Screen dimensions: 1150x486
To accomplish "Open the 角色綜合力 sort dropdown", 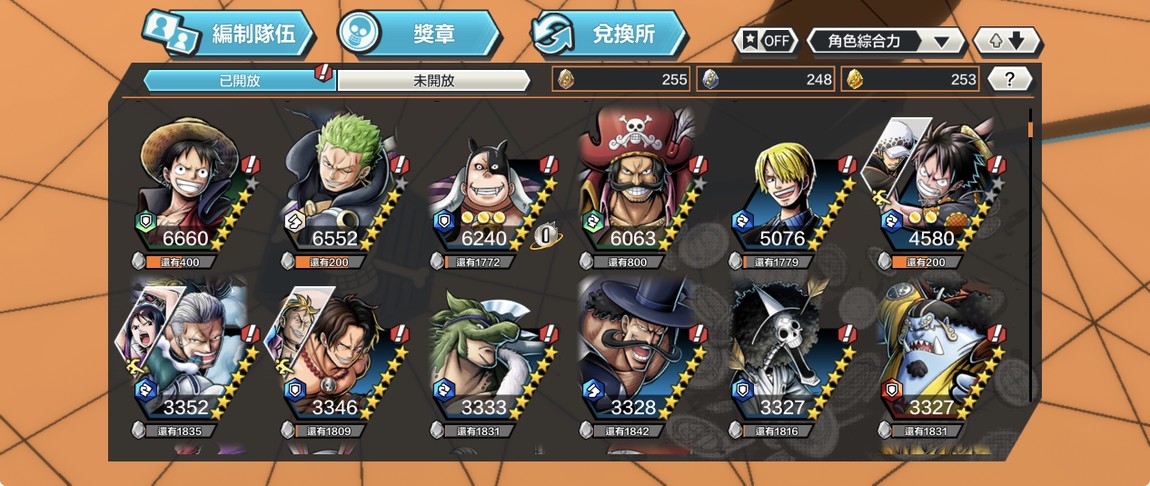I will 886,41.
